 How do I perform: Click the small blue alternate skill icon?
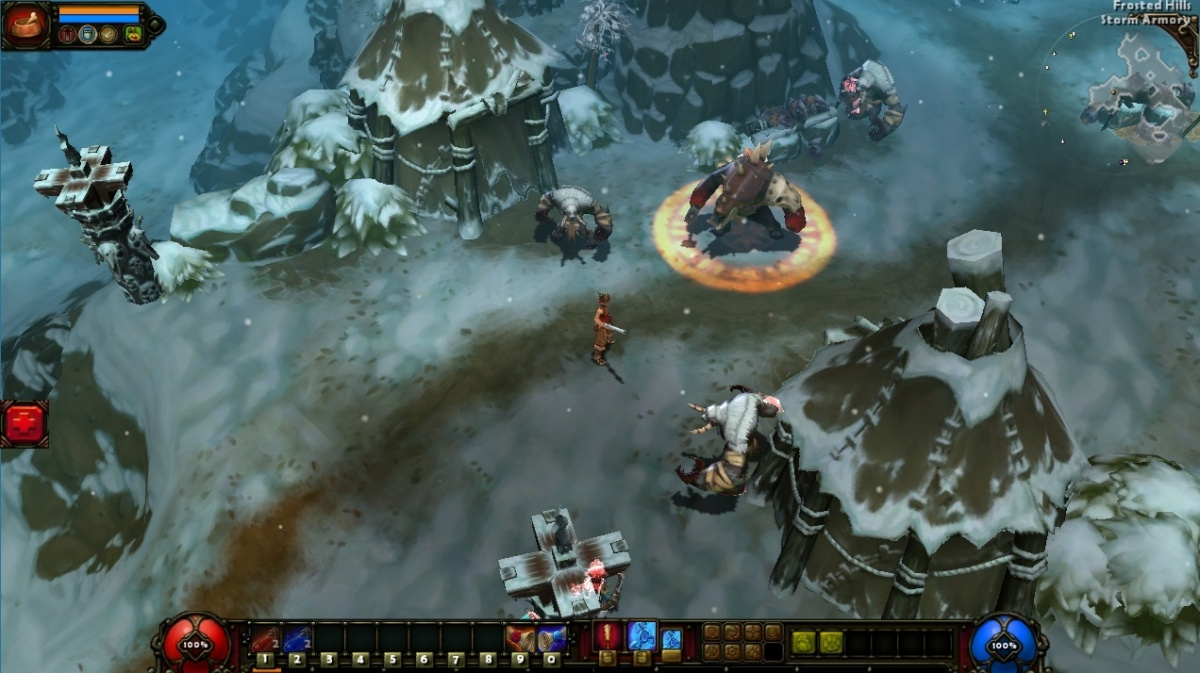[672, 638]
